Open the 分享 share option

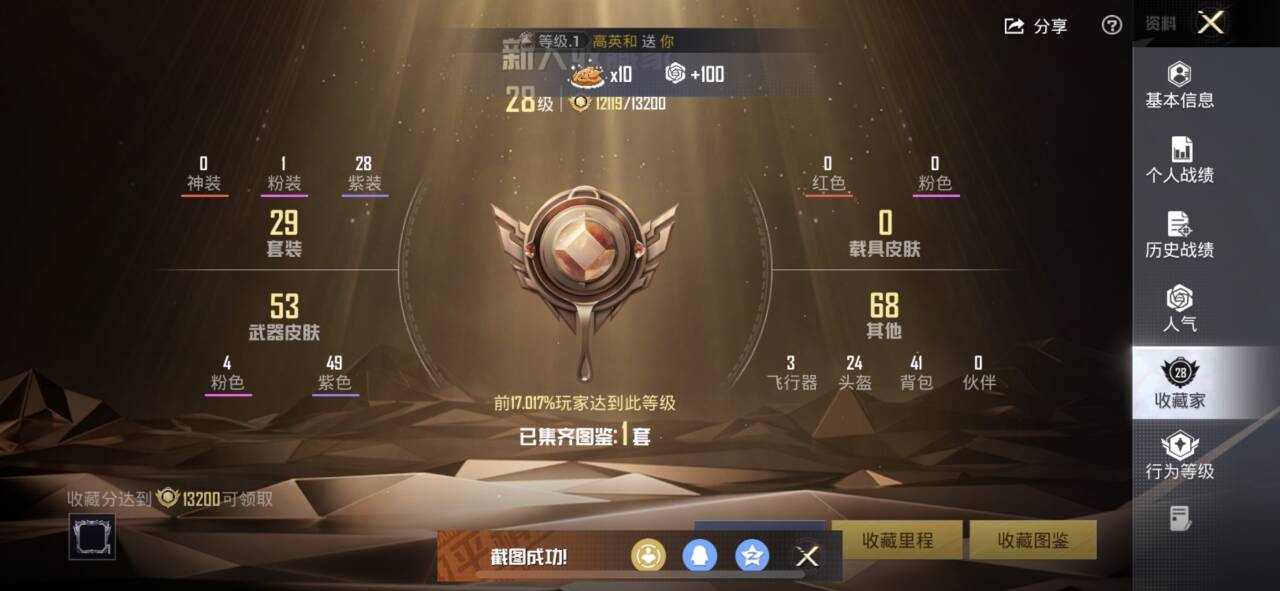[x=1036, y=26]
